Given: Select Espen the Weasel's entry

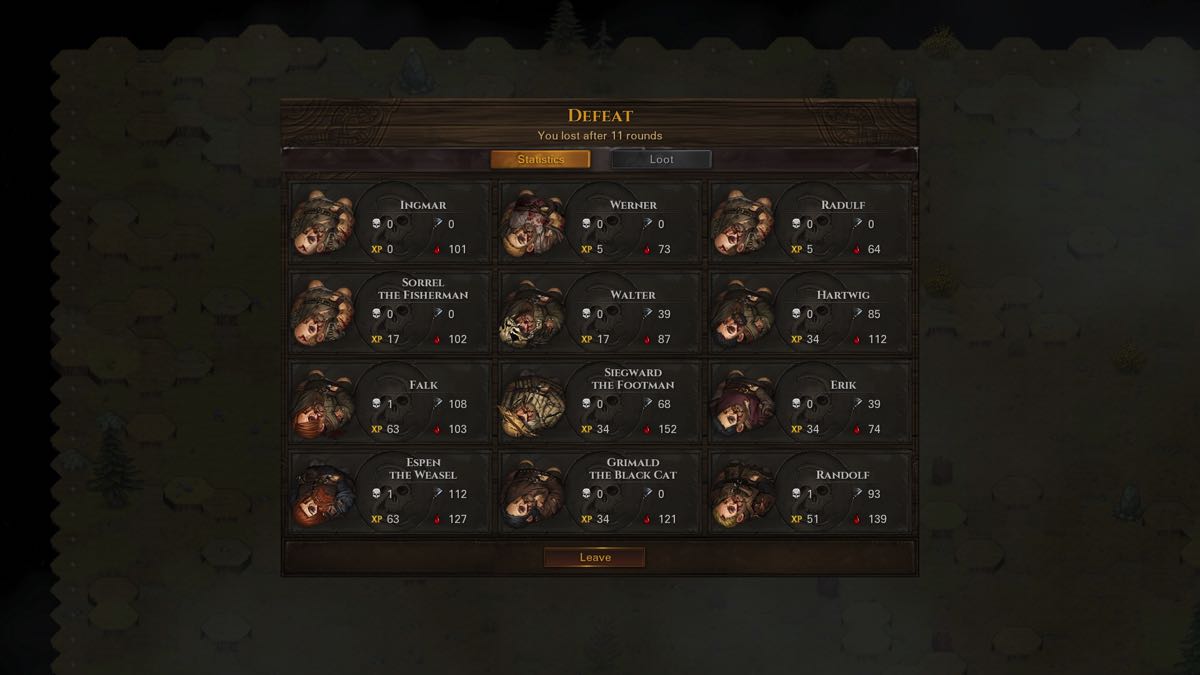Looking at the screenshot, I should 390,492.
